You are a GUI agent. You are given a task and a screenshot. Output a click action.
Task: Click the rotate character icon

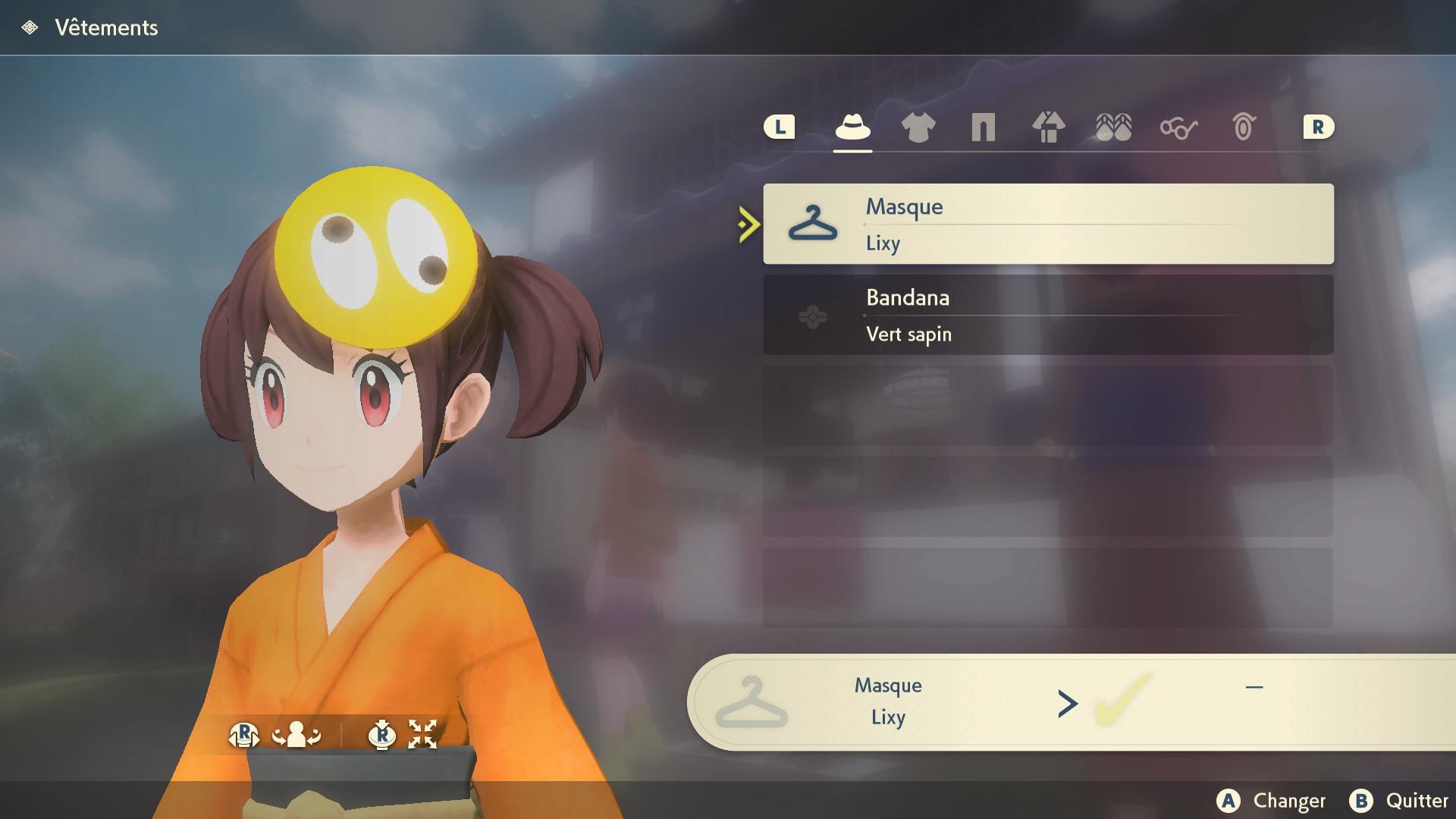pos(296,734)
